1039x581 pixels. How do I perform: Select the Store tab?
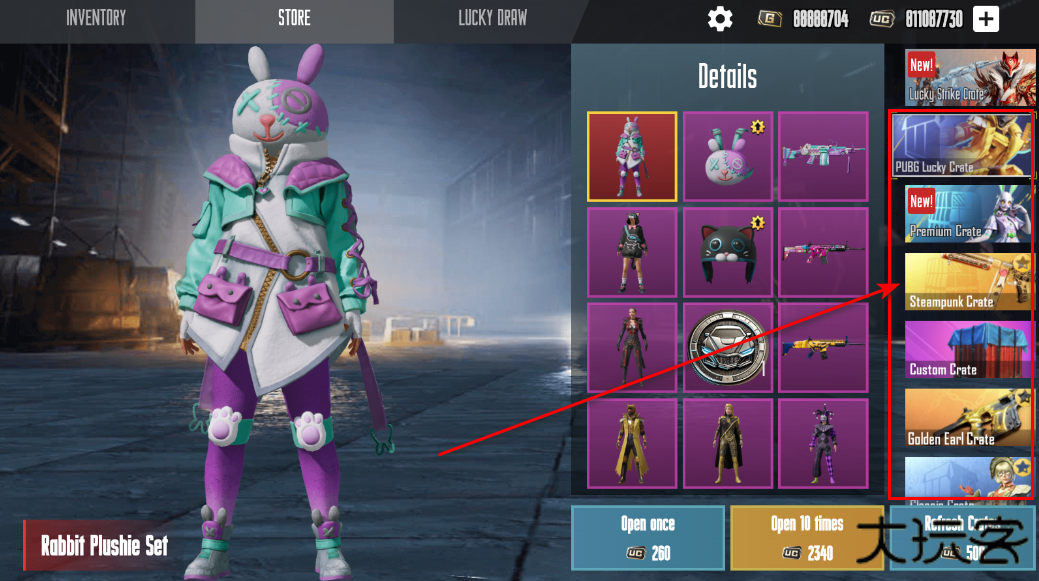pyautogui.click(x=294, y=18)
